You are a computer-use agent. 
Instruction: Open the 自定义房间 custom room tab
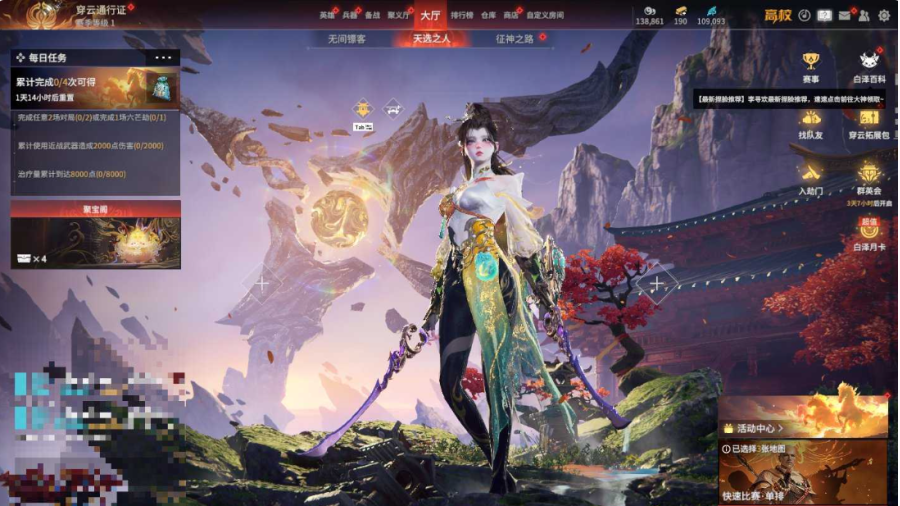click(x=545, y=15)
